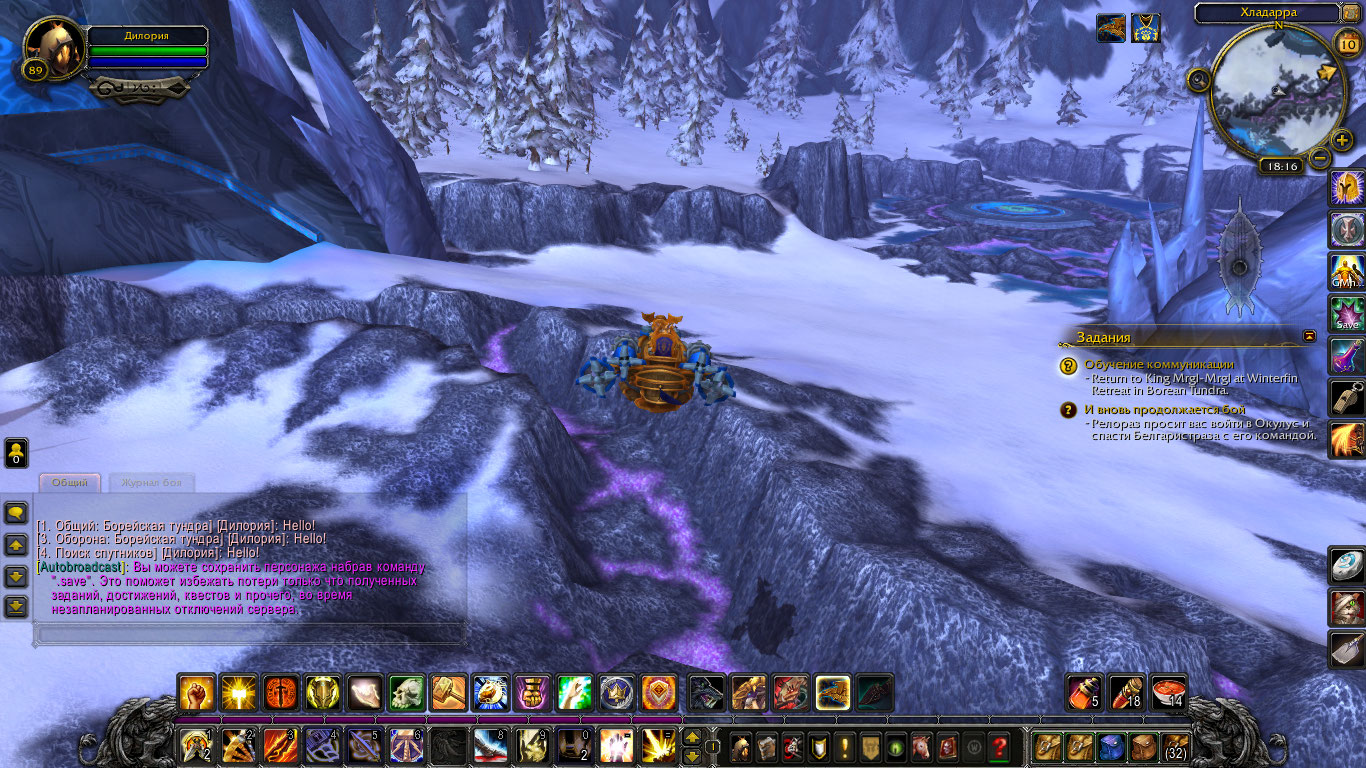Zoom out the minimap with the minus button

(x=1320, y=157)
